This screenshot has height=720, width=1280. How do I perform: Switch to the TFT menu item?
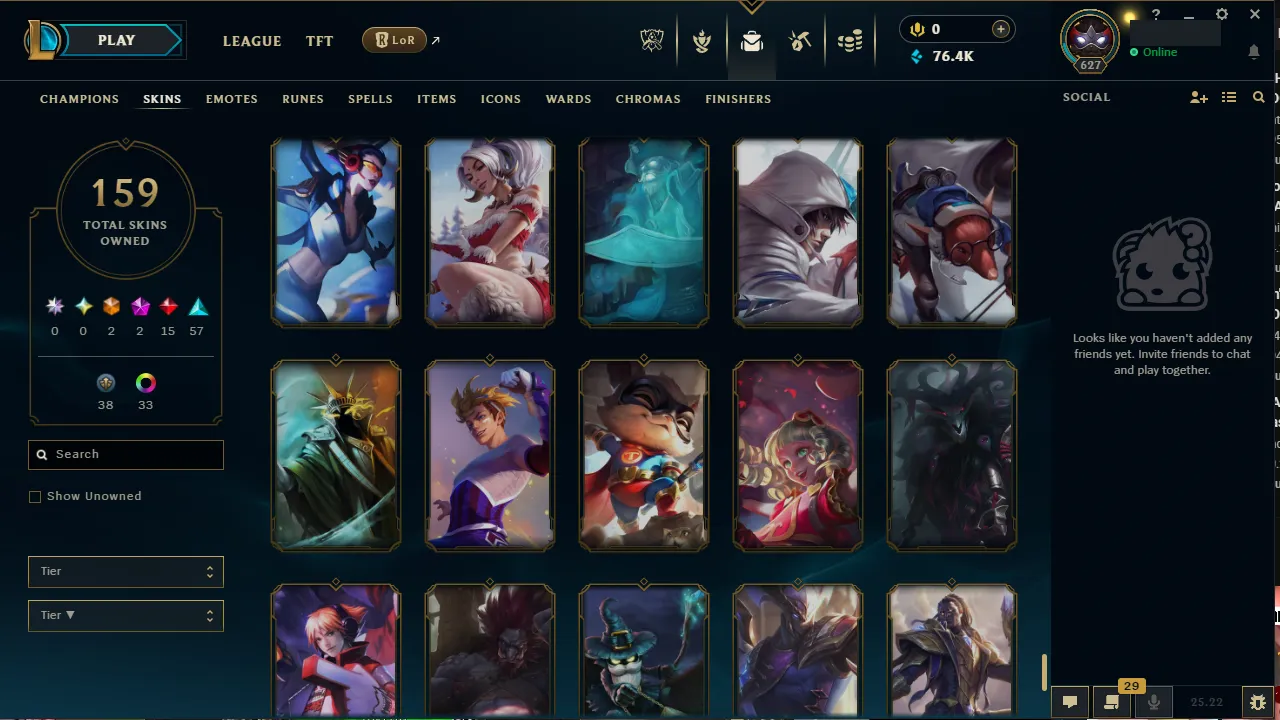[319, 41]
